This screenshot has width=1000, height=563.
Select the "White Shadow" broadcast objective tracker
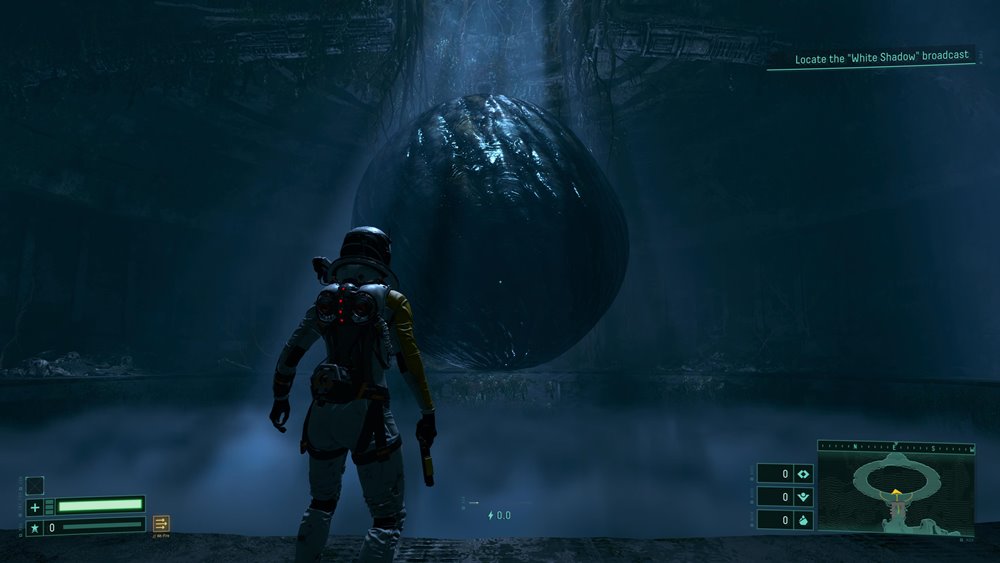tap(881, 58)
